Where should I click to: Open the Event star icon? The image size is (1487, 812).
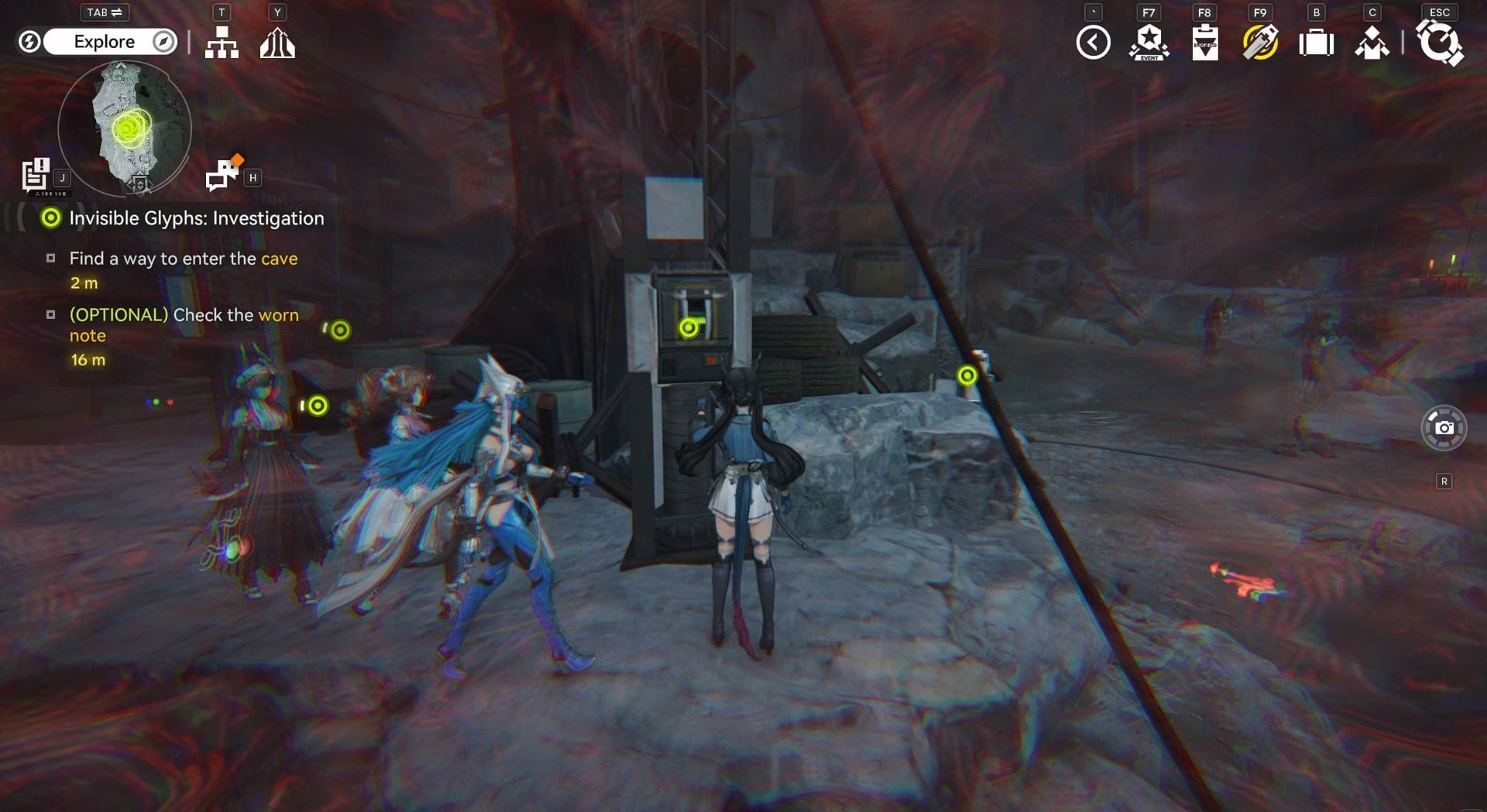(x=1149, y=43)
